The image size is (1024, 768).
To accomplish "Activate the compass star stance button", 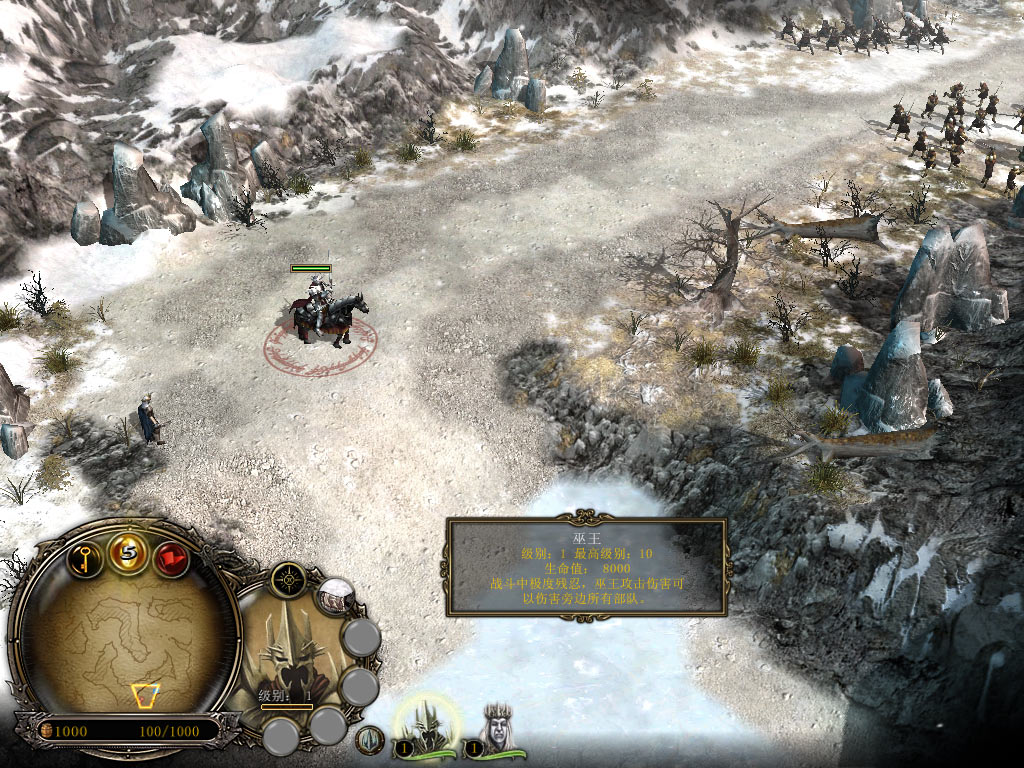I will [x=288, y=579].
